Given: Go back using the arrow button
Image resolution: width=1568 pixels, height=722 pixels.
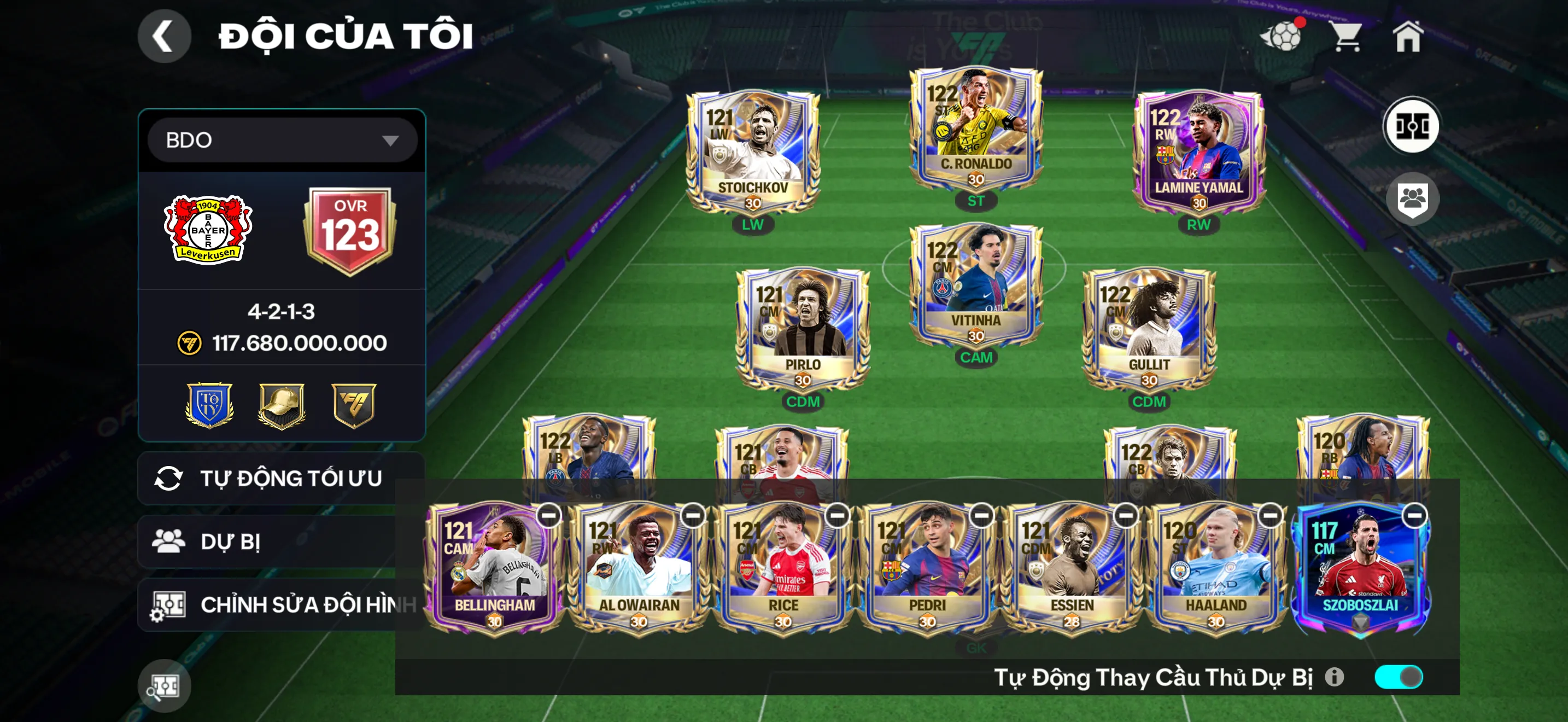Looking at the screenshot, I should [163, 36].
